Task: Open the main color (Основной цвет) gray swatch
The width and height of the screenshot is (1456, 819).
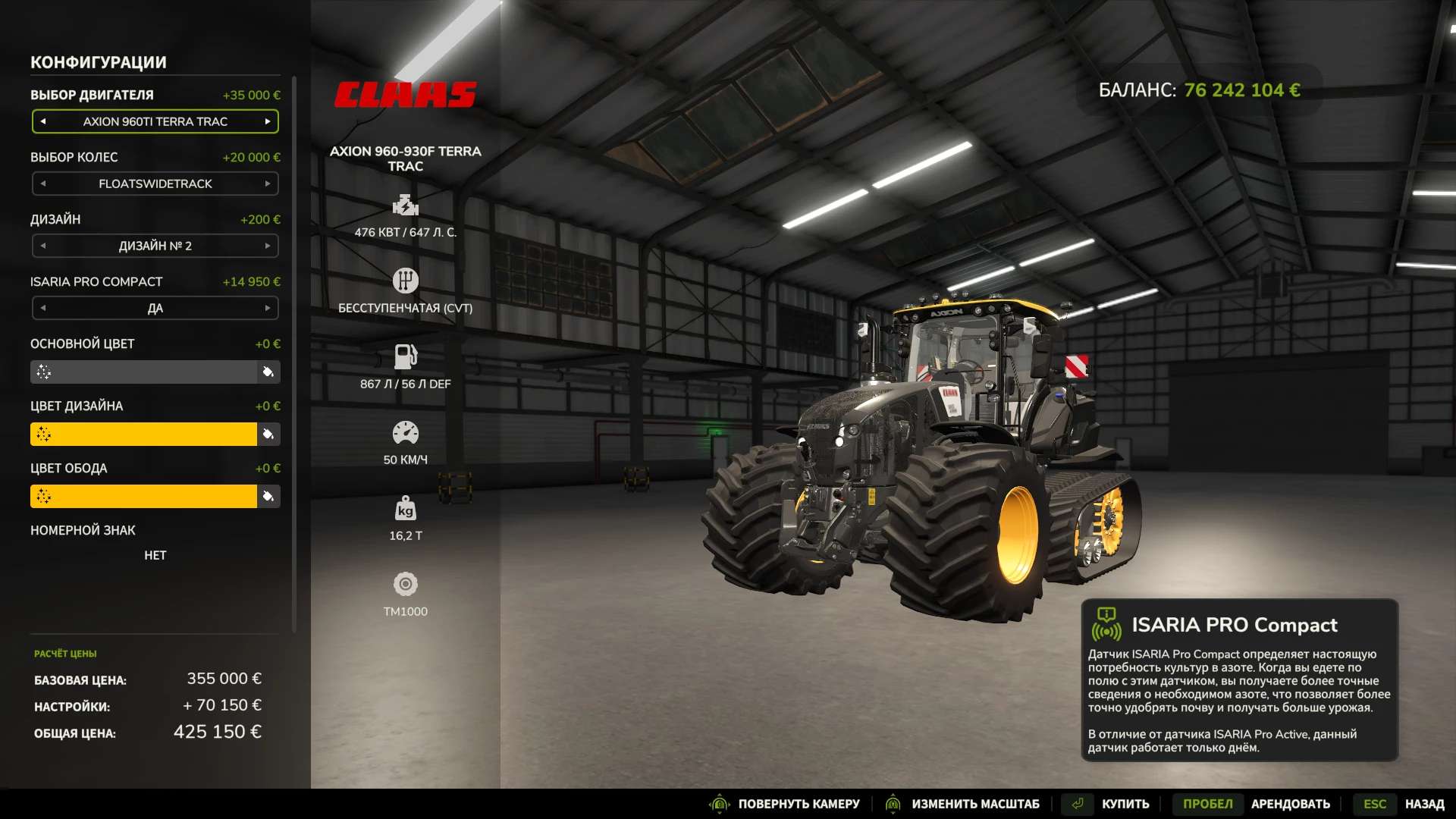Action: tap(144, 372)
